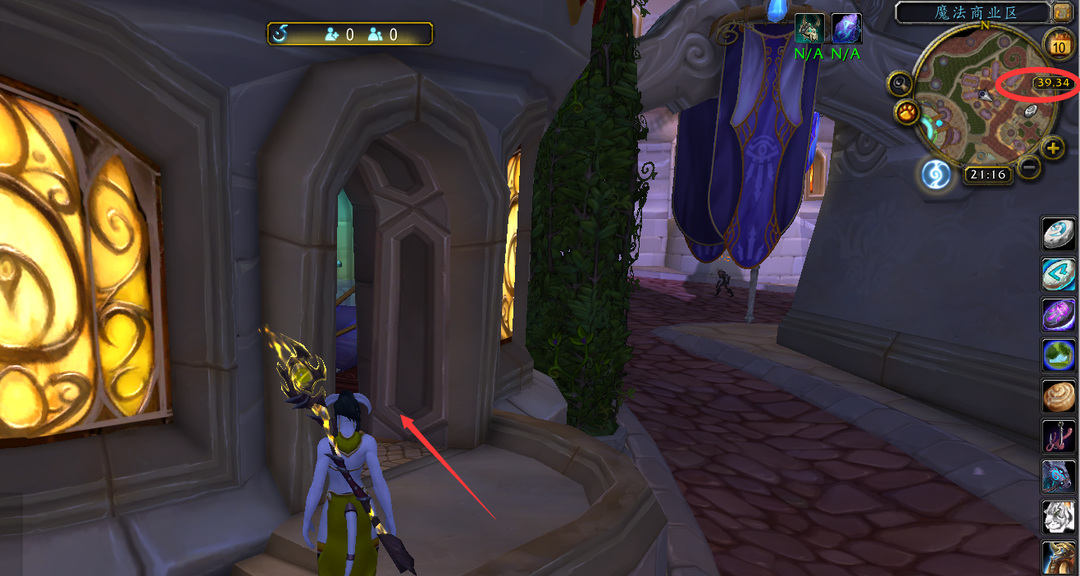
Task: Use the white rune stone at the top of the side bar
Action: pyautogui.click(x=1058, y=233)
